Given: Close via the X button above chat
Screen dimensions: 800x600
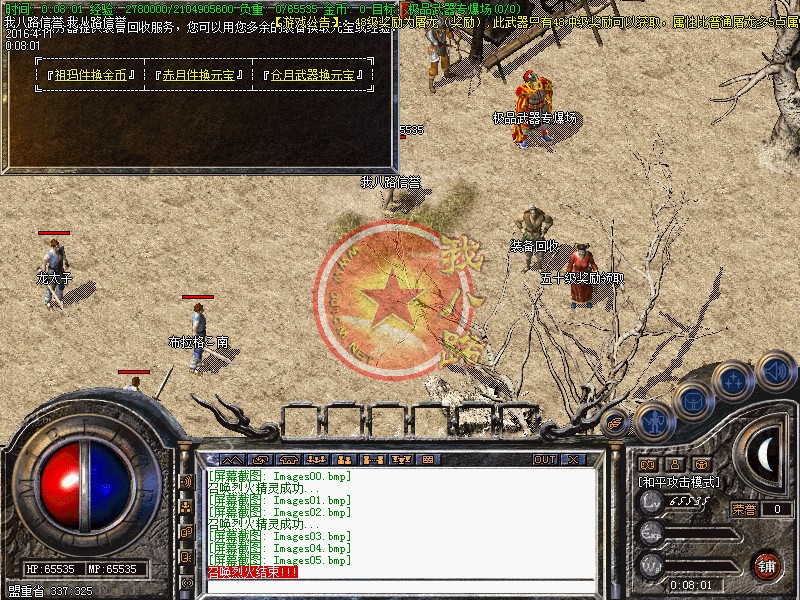Looking at the screenshot, I should pos(574,460).
